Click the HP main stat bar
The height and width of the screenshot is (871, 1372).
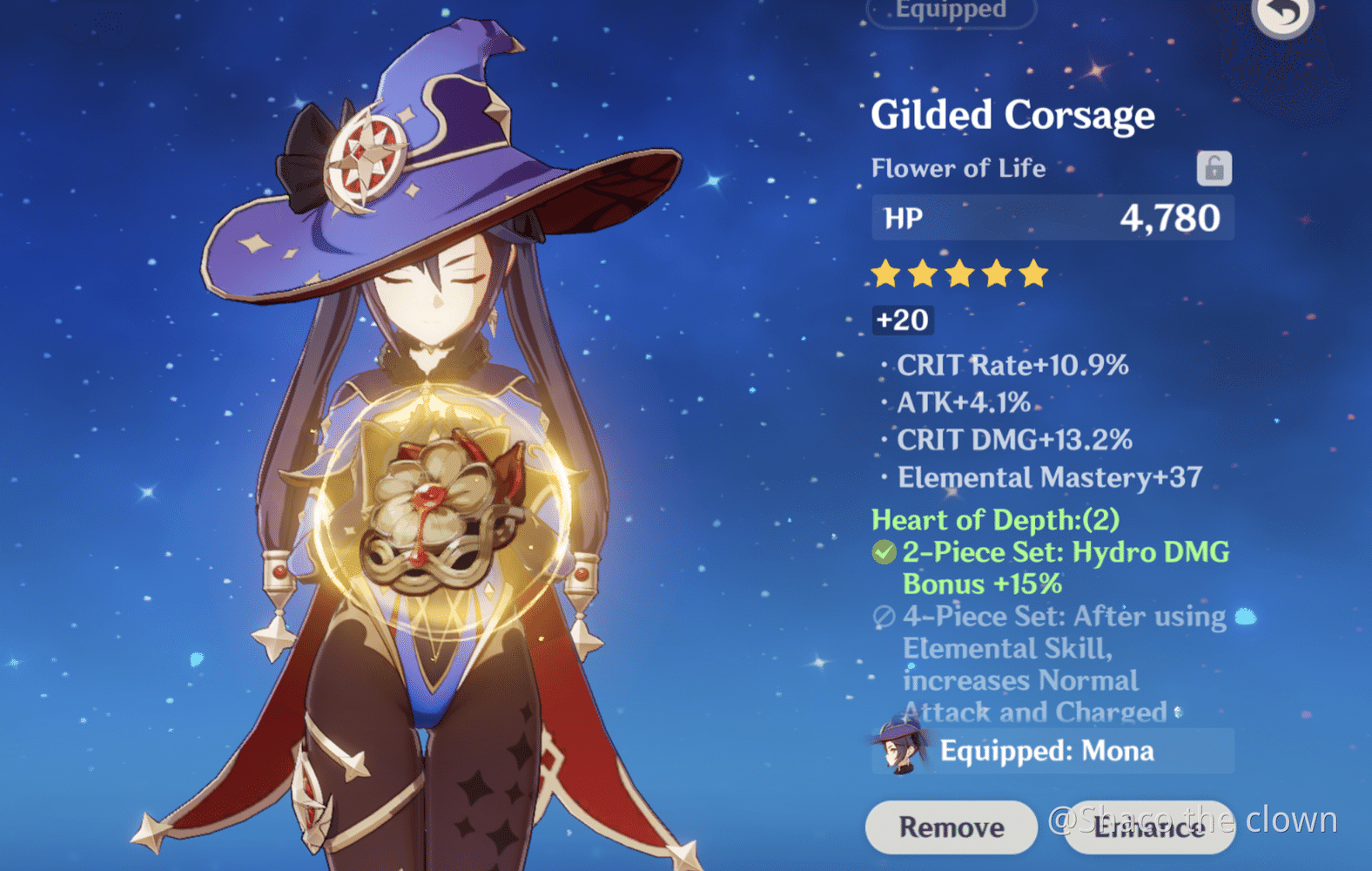click(x=1053, y=218)
